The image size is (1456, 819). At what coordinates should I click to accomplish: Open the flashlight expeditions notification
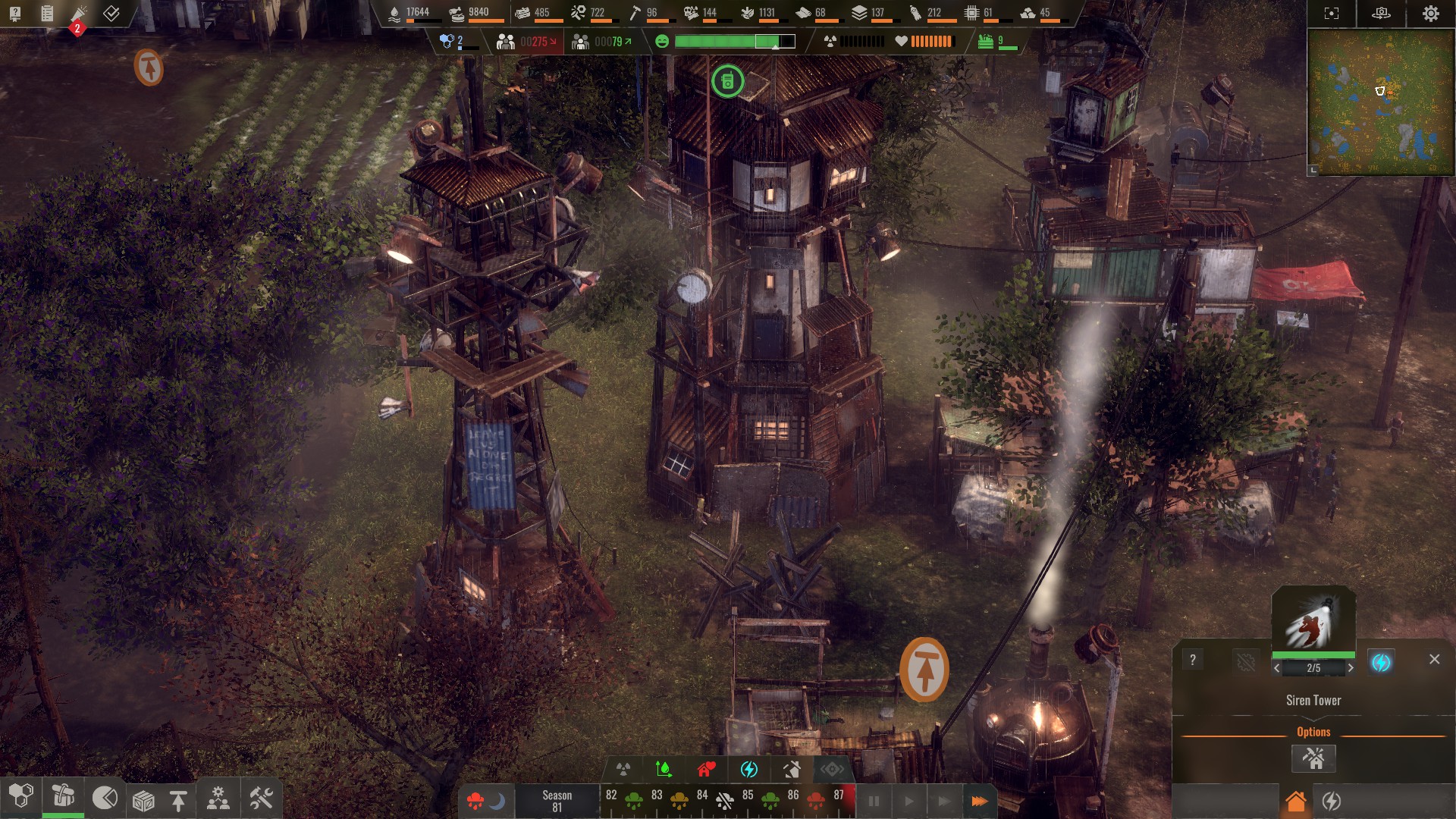[79, 14]
